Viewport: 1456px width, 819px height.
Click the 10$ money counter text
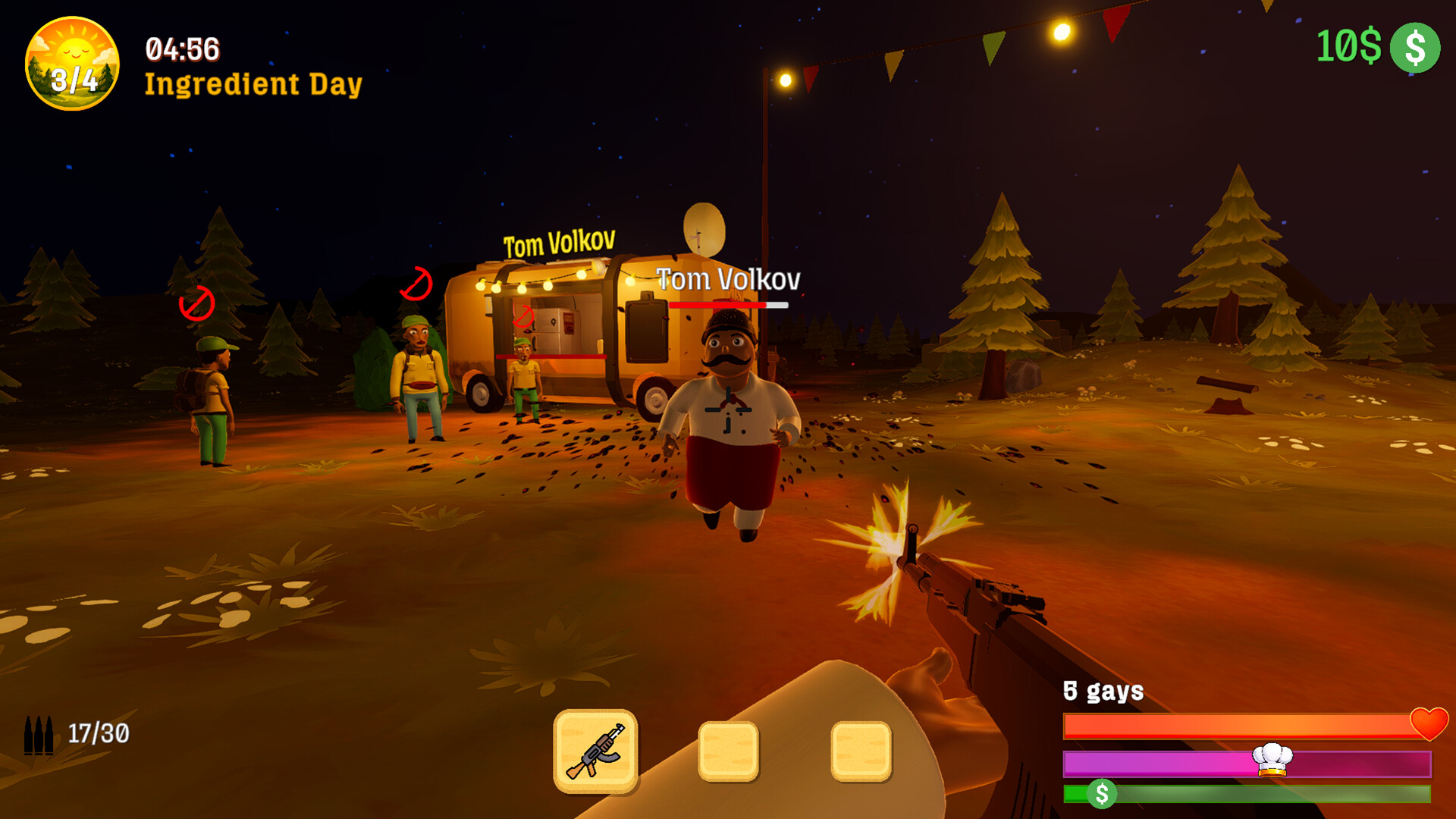tap(1349, 45)
